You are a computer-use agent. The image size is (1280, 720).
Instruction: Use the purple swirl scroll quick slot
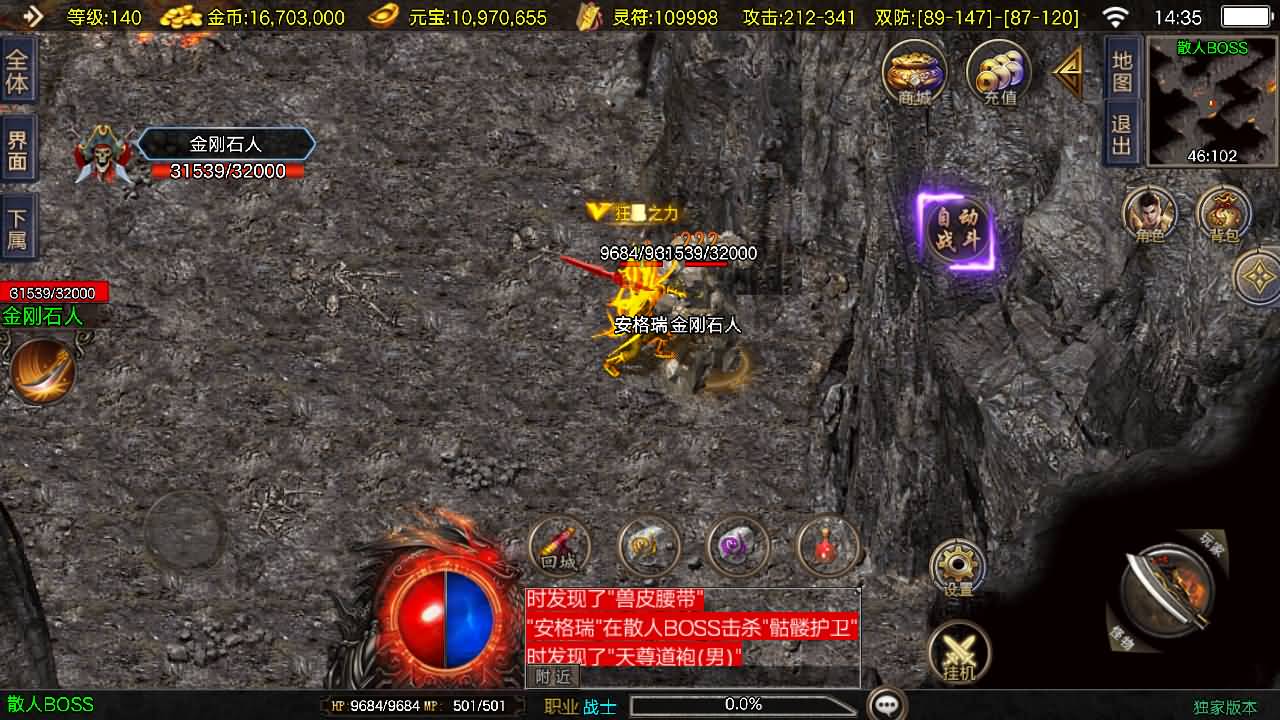coord(738,548)
